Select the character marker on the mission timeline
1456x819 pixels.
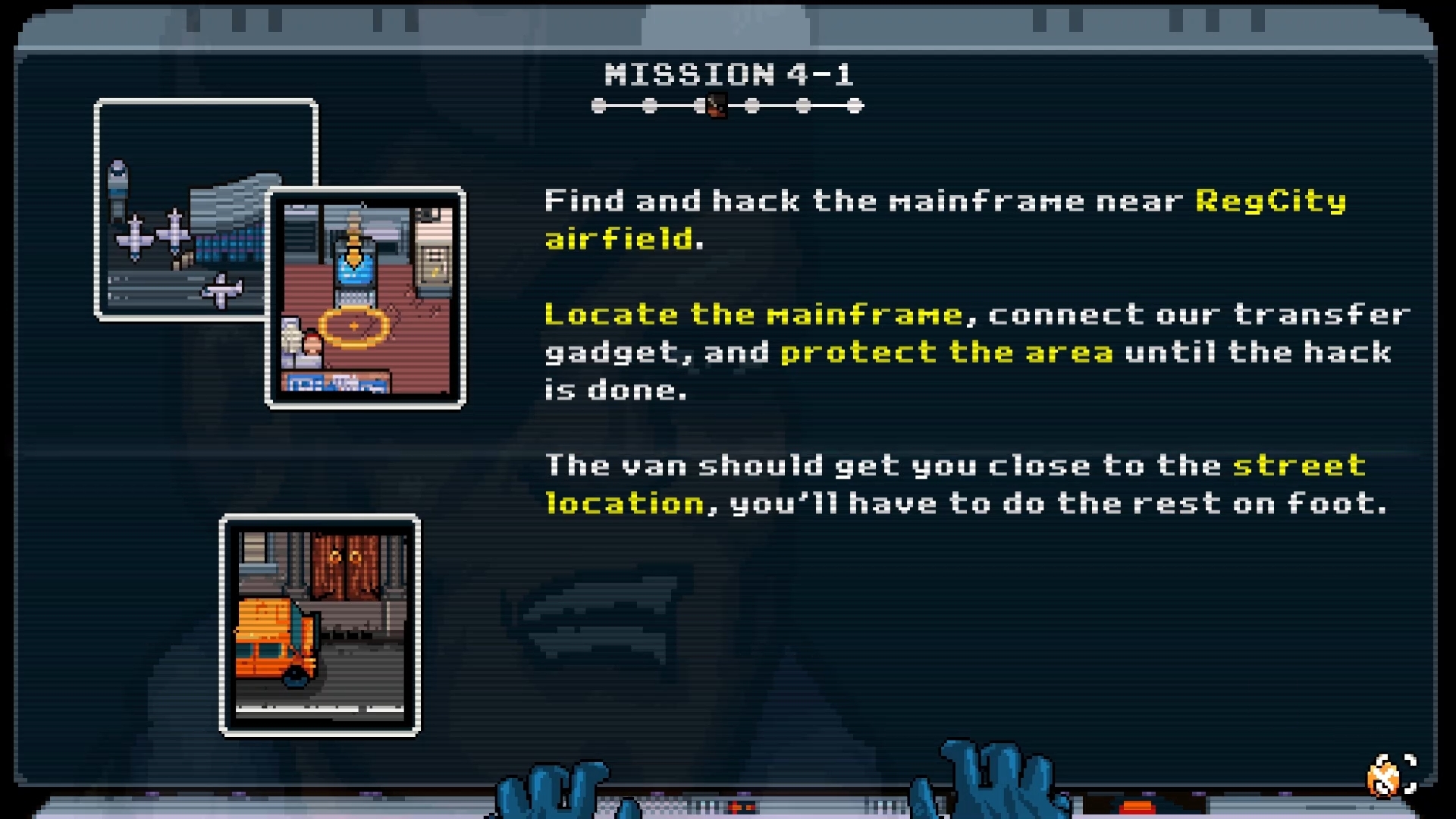click(716, 105)
